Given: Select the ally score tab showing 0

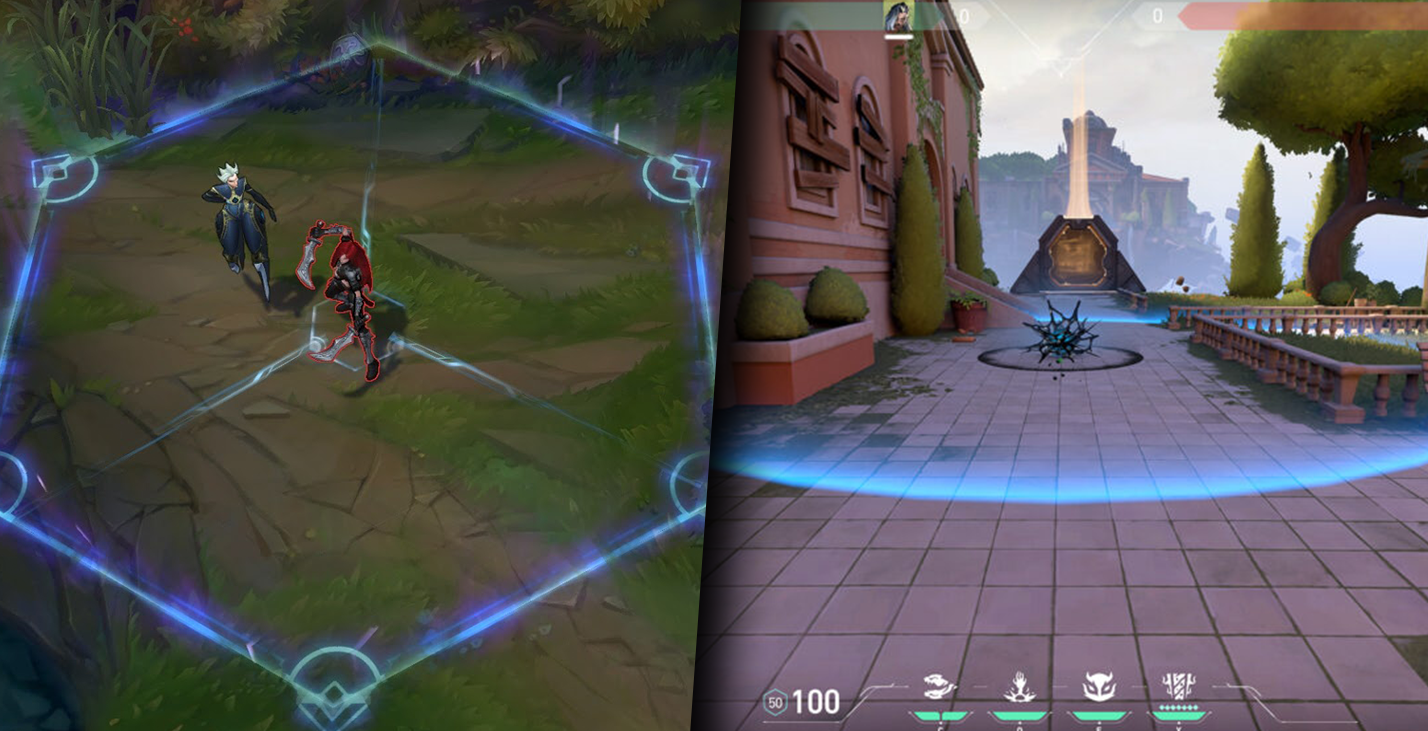Looking at the screenshot, I should coord(964,17).
